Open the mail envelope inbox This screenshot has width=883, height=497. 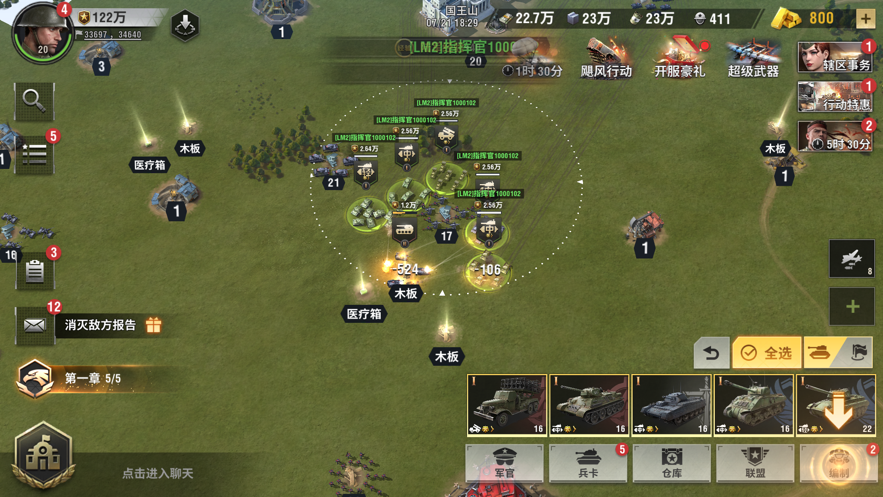tap(34, 325)
